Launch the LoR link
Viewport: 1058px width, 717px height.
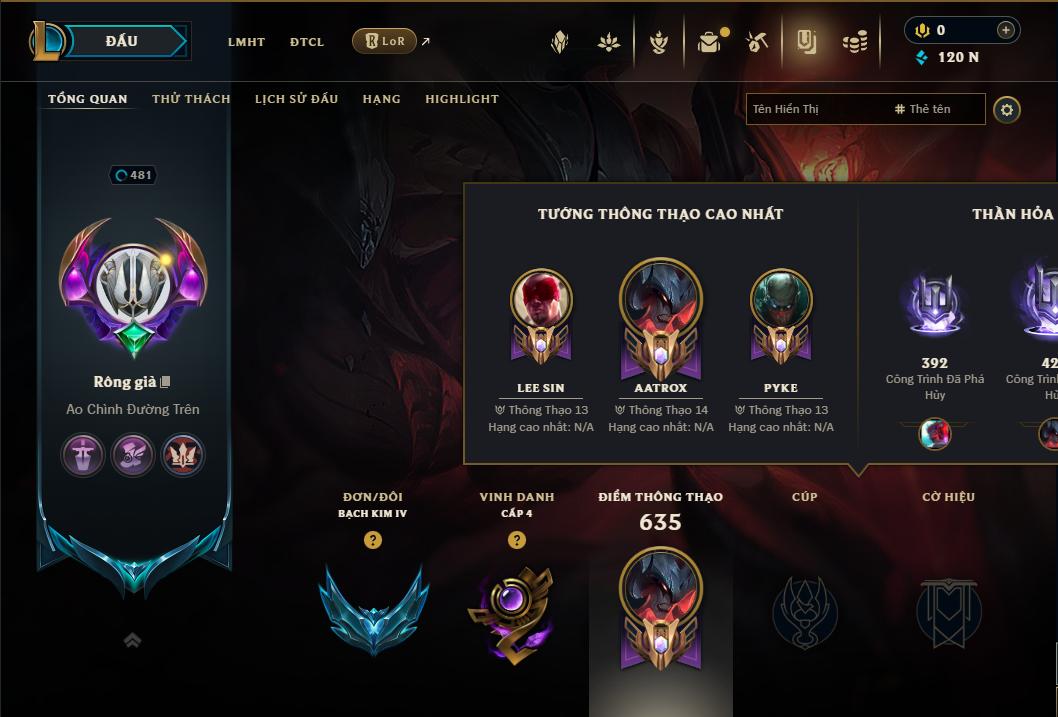click(385, 41)
